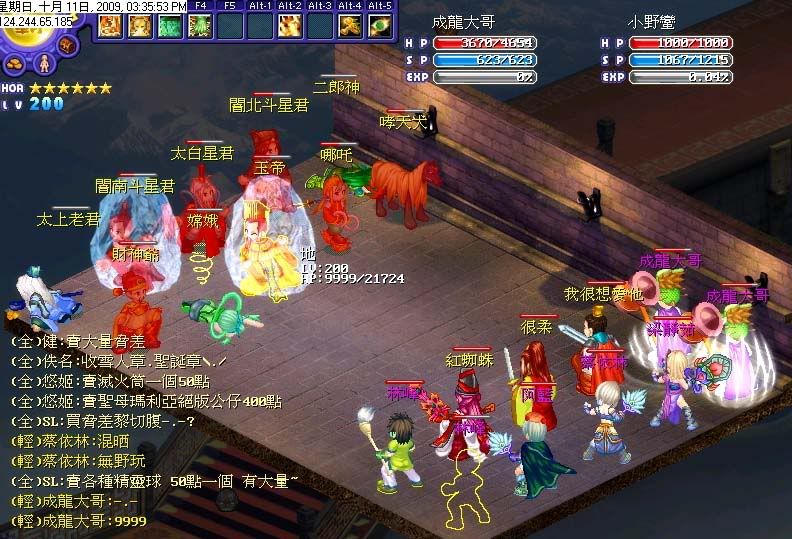Open the treasure chest inventory icon
The height and width of the screenshot is (539, 792).
[x=68, y=46]
